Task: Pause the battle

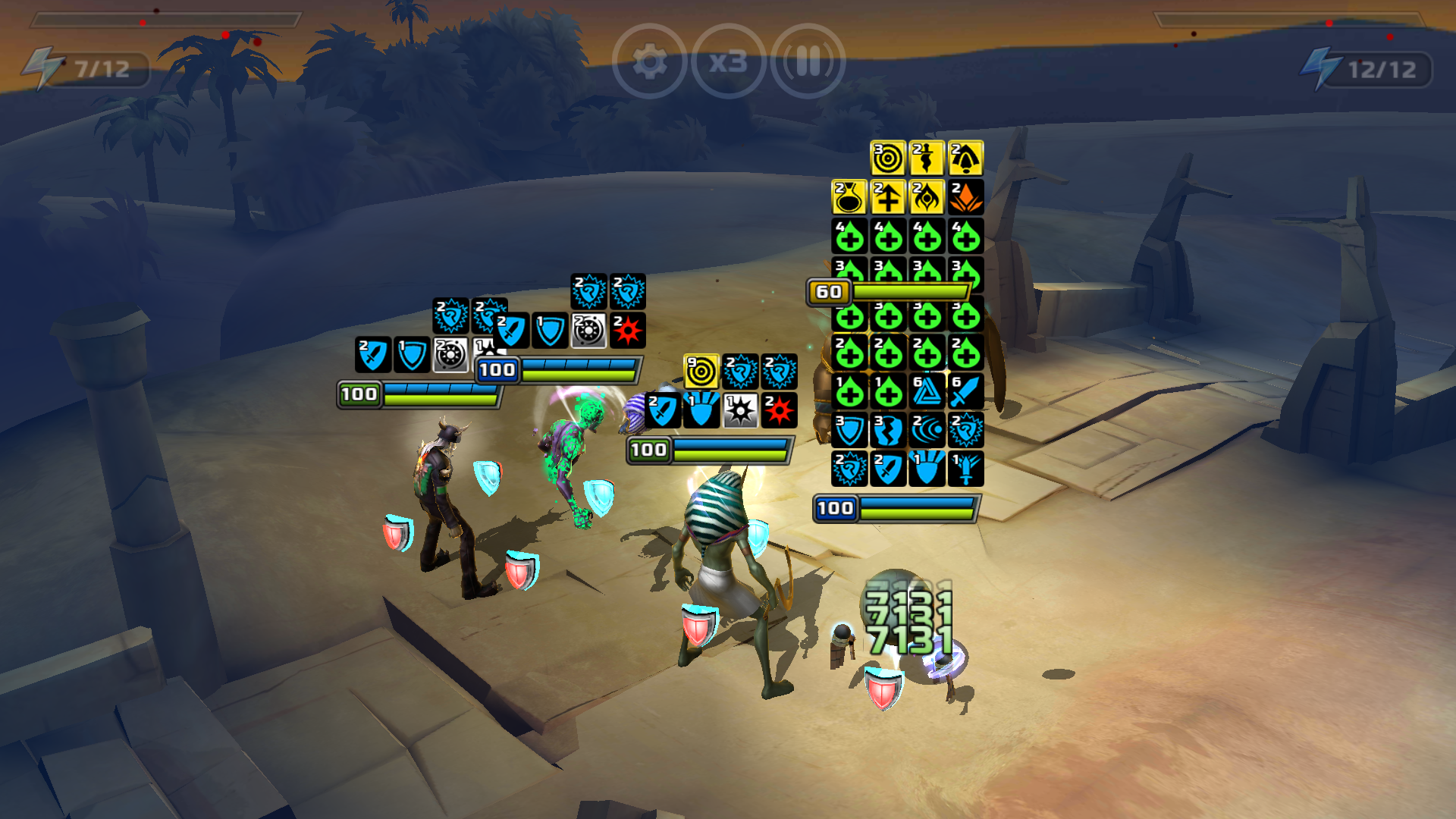Action: 808,61
